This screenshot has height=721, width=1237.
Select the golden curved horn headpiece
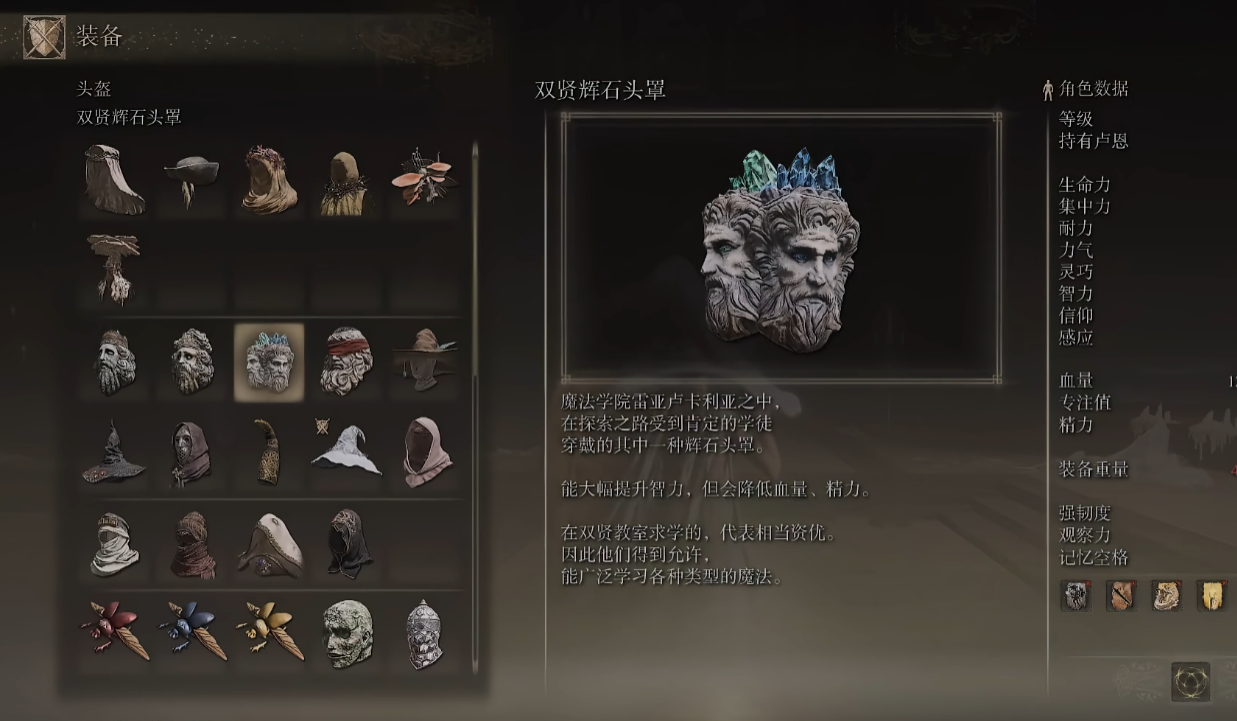269,452
